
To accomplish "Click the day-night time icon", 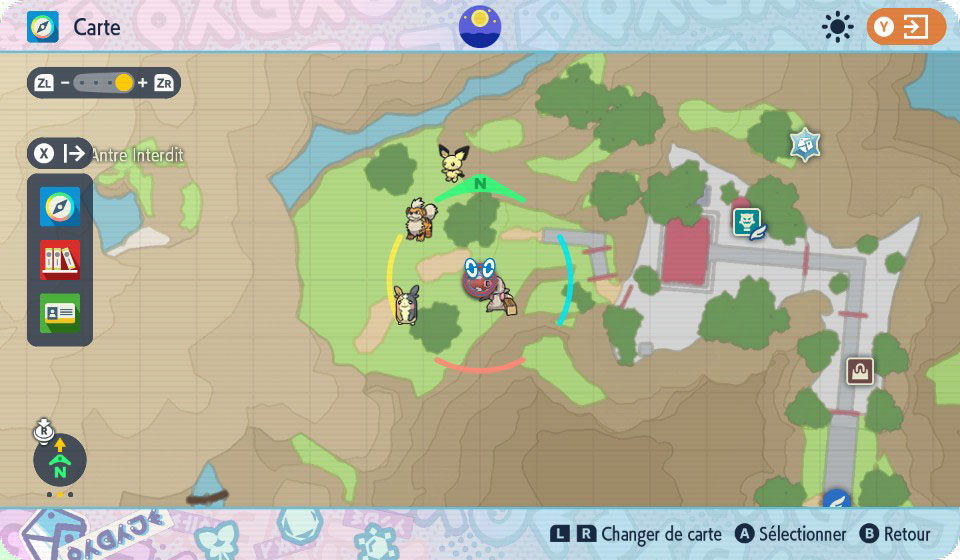I will click(x=480, y=27).
